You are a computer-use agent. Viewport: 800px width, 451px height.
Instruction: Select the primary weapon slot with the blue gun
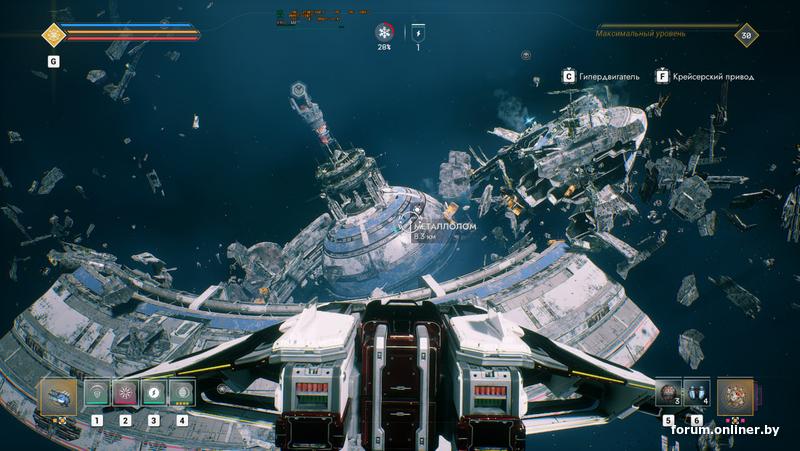coord(59,396)
